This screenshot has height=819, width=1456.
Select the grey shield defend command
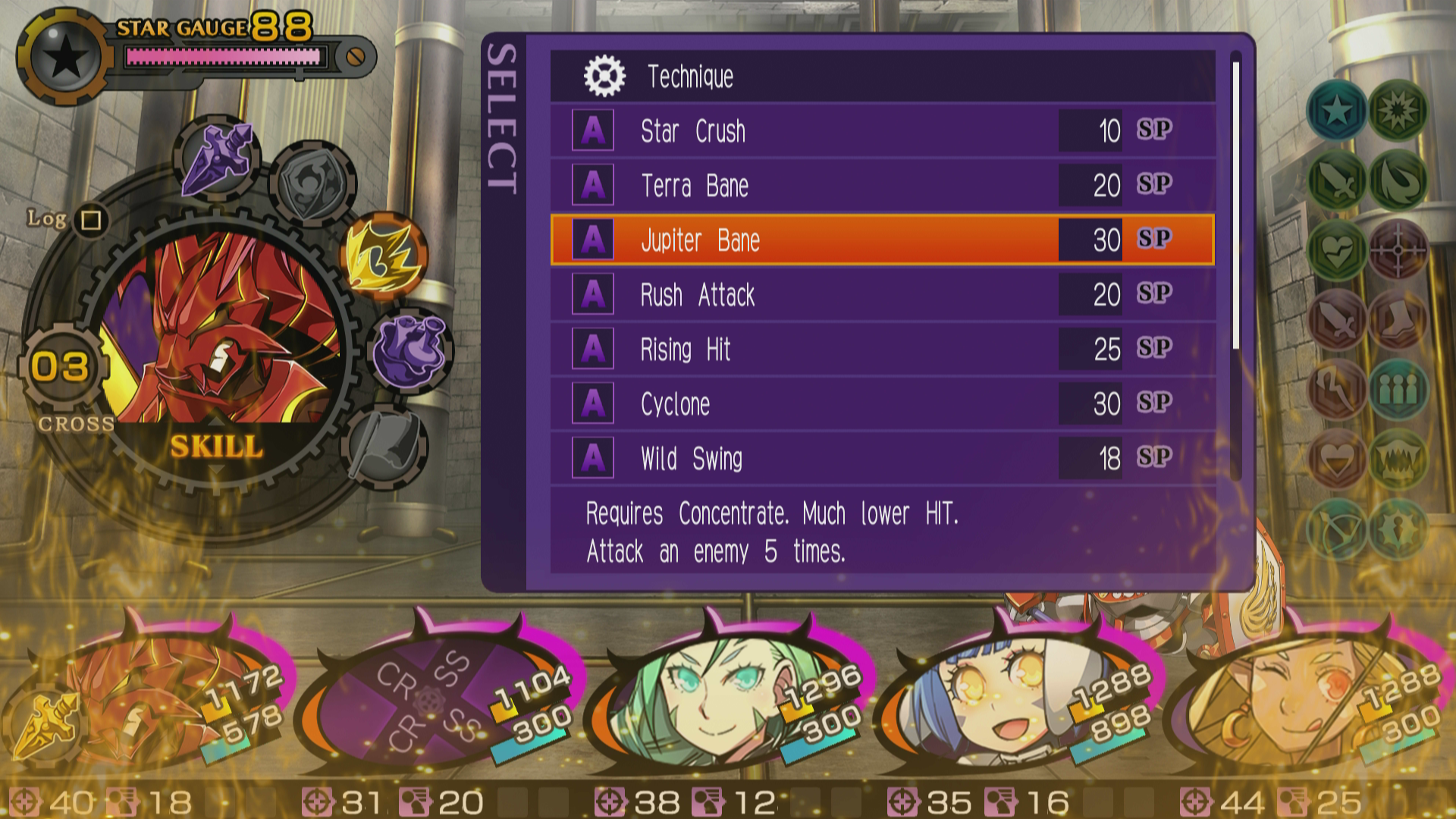[x=312, y=182]
